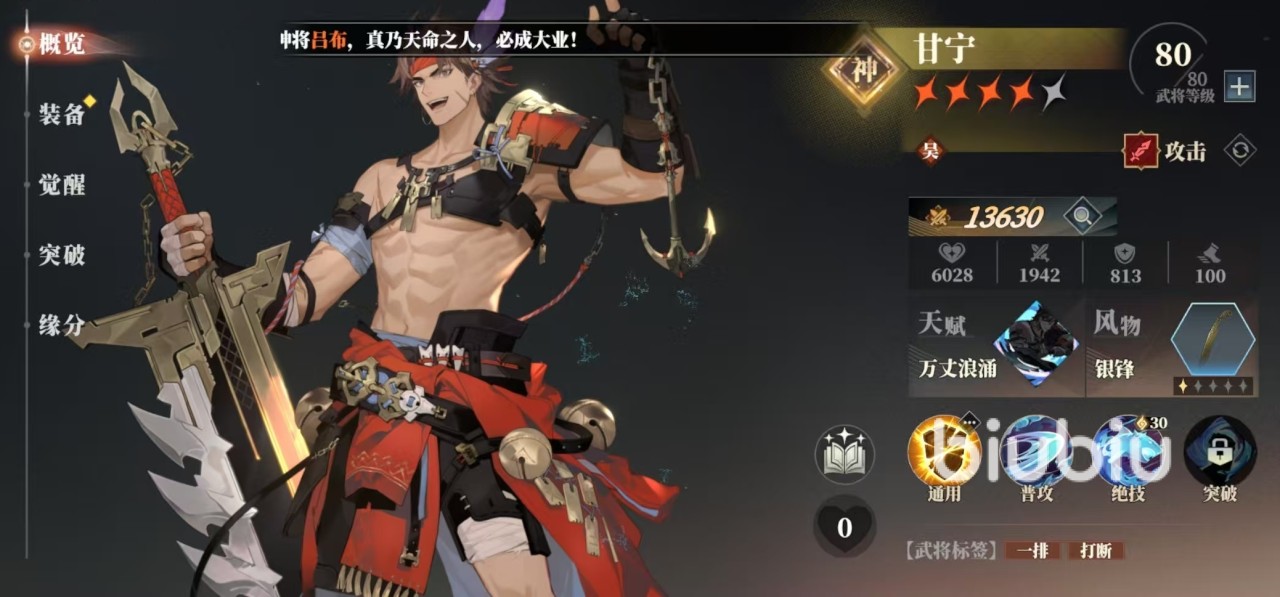Toggle the swap icon next to 攻击

1240,151
